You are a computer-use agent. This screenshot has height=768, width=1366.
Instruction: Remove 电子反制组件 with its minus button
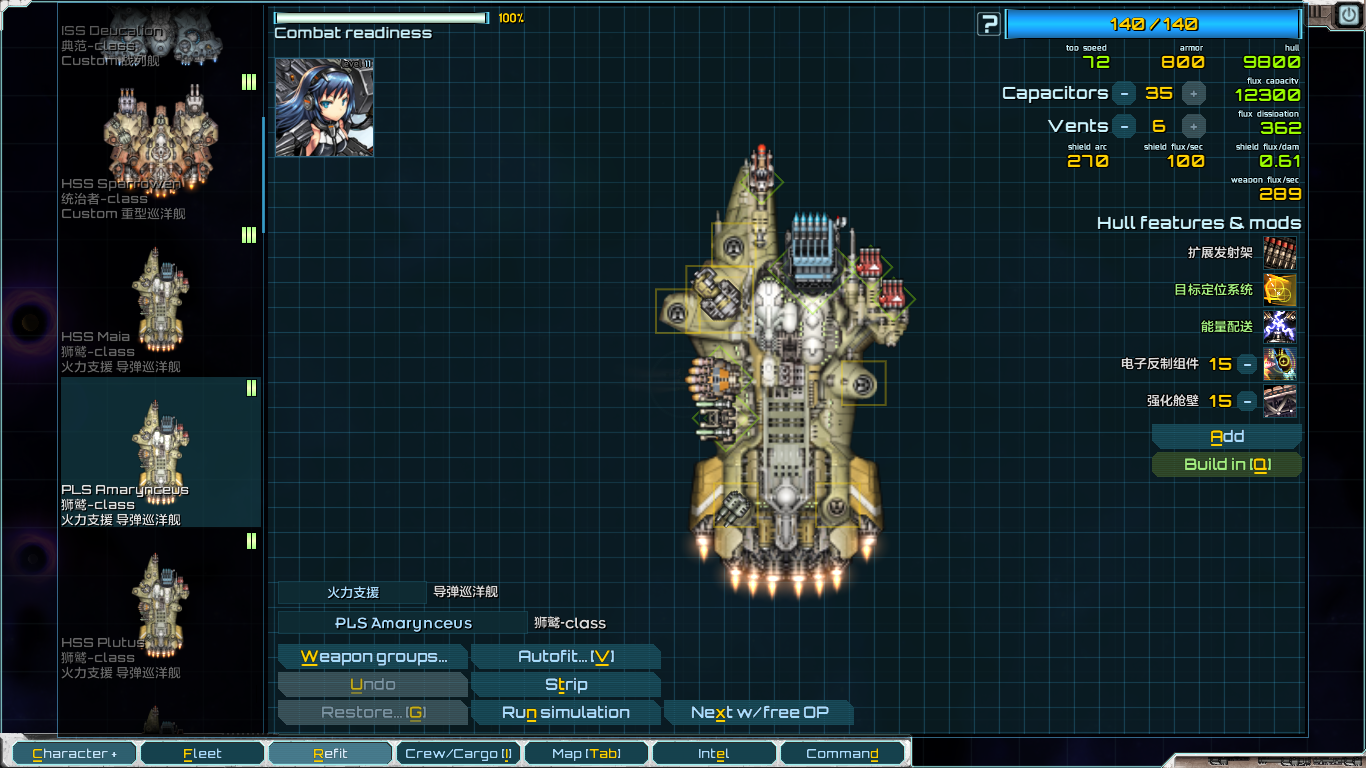click(x=1246, y=364)
